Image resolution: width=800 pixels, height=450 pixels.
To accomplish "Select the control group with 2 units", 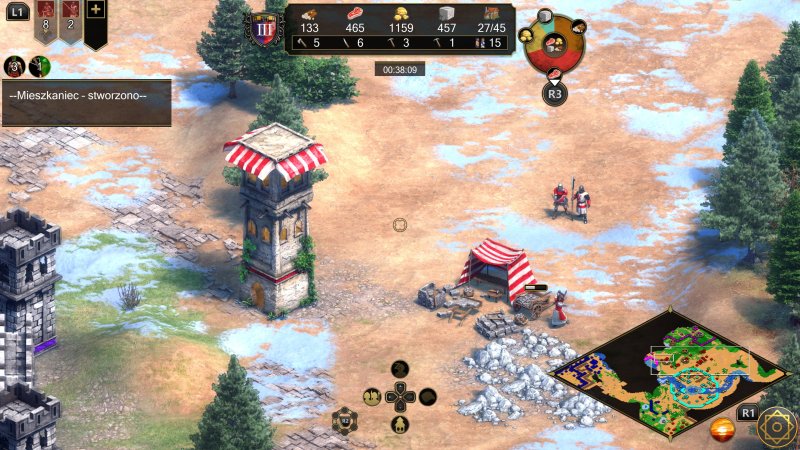I will click(71, 18).
